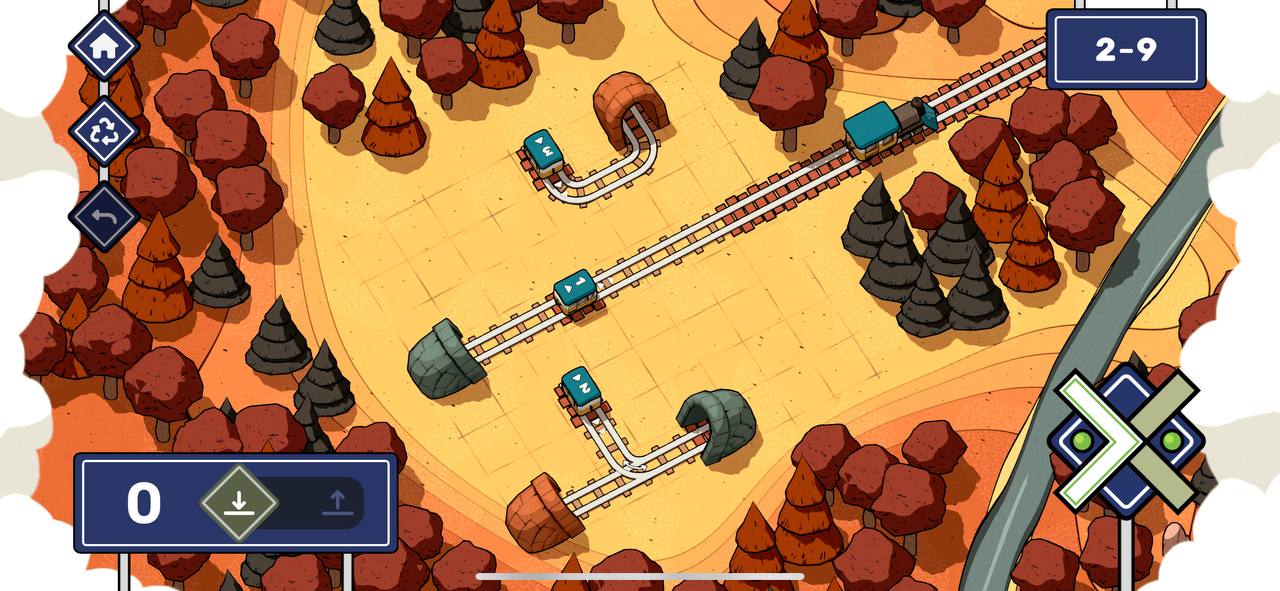The width and height of the screenshot is (1280, 591).
Task: Go to the home menu
Action: [104, 46]
